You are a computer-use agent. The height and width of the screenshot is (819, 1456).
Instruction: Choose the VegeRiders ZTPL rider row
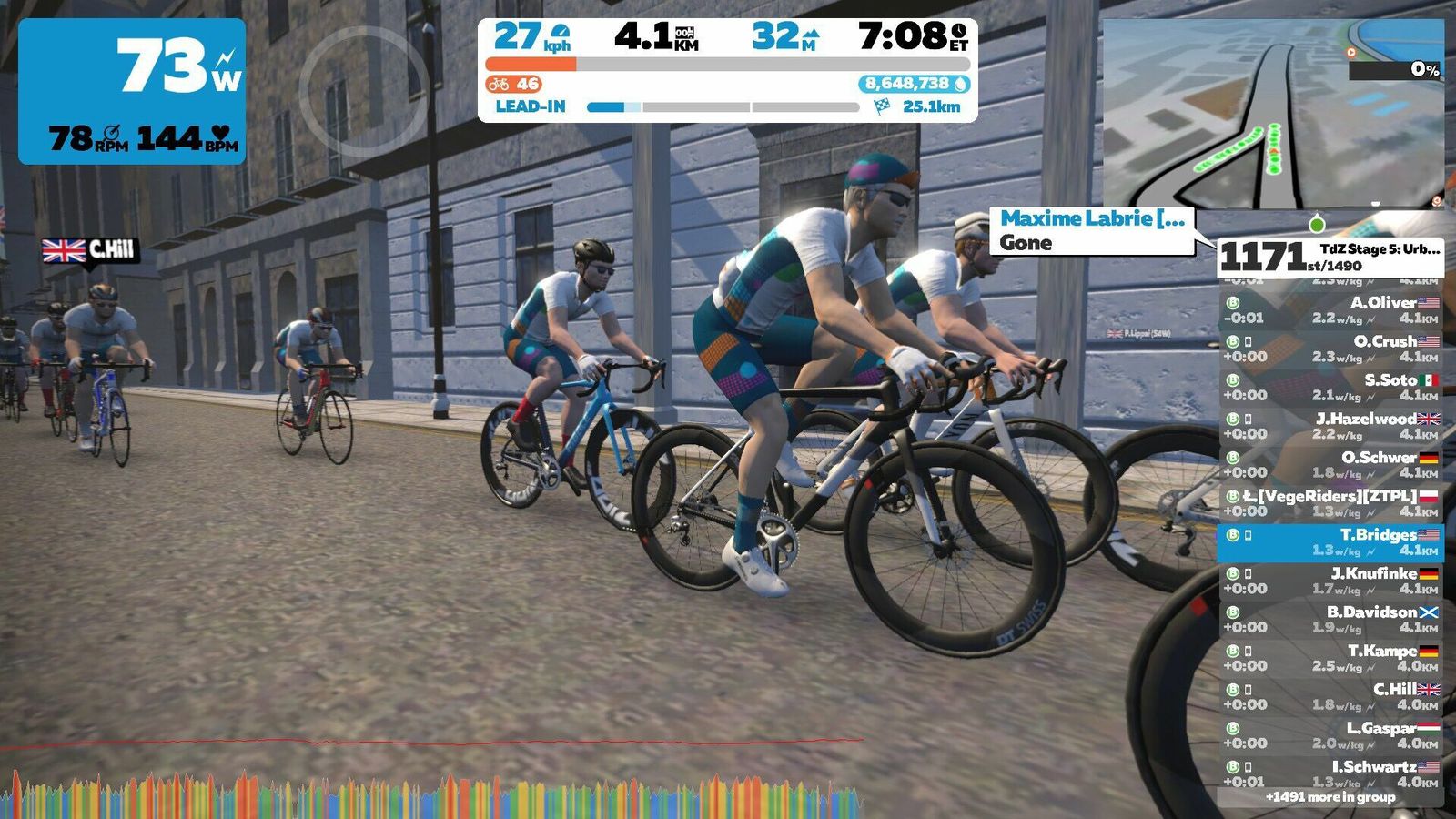pos(1330,503)
